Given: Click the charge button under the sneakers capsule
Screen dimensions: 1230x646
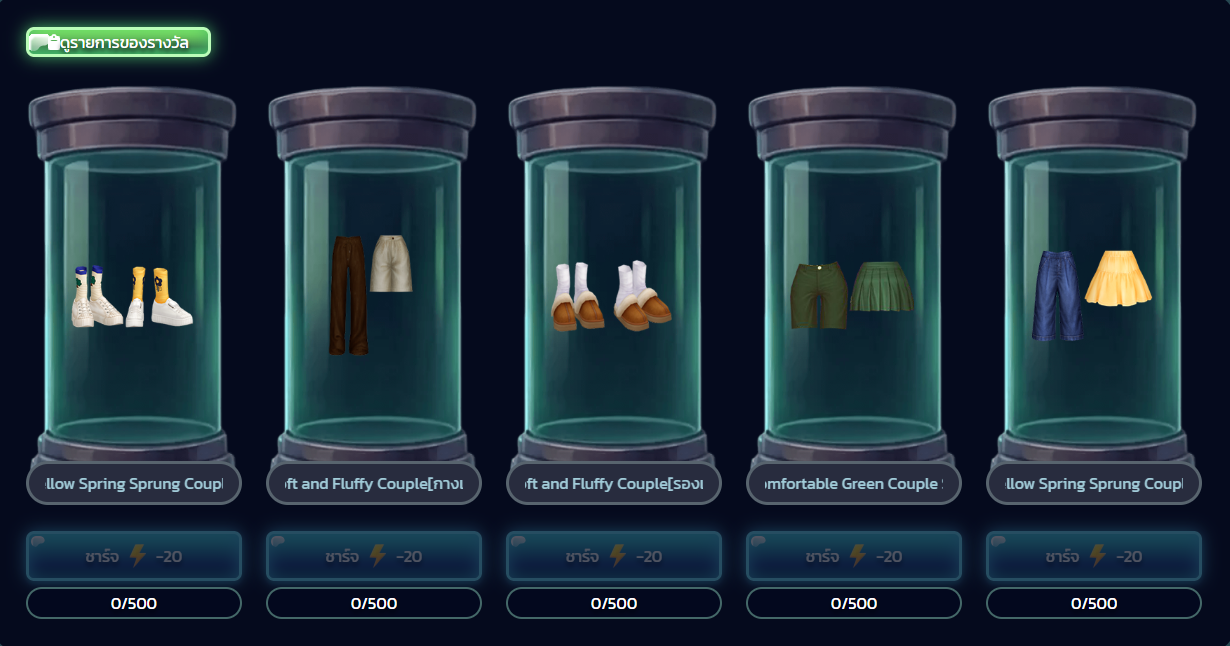Looking at the screenshot, I should click(x=134, y=556).
